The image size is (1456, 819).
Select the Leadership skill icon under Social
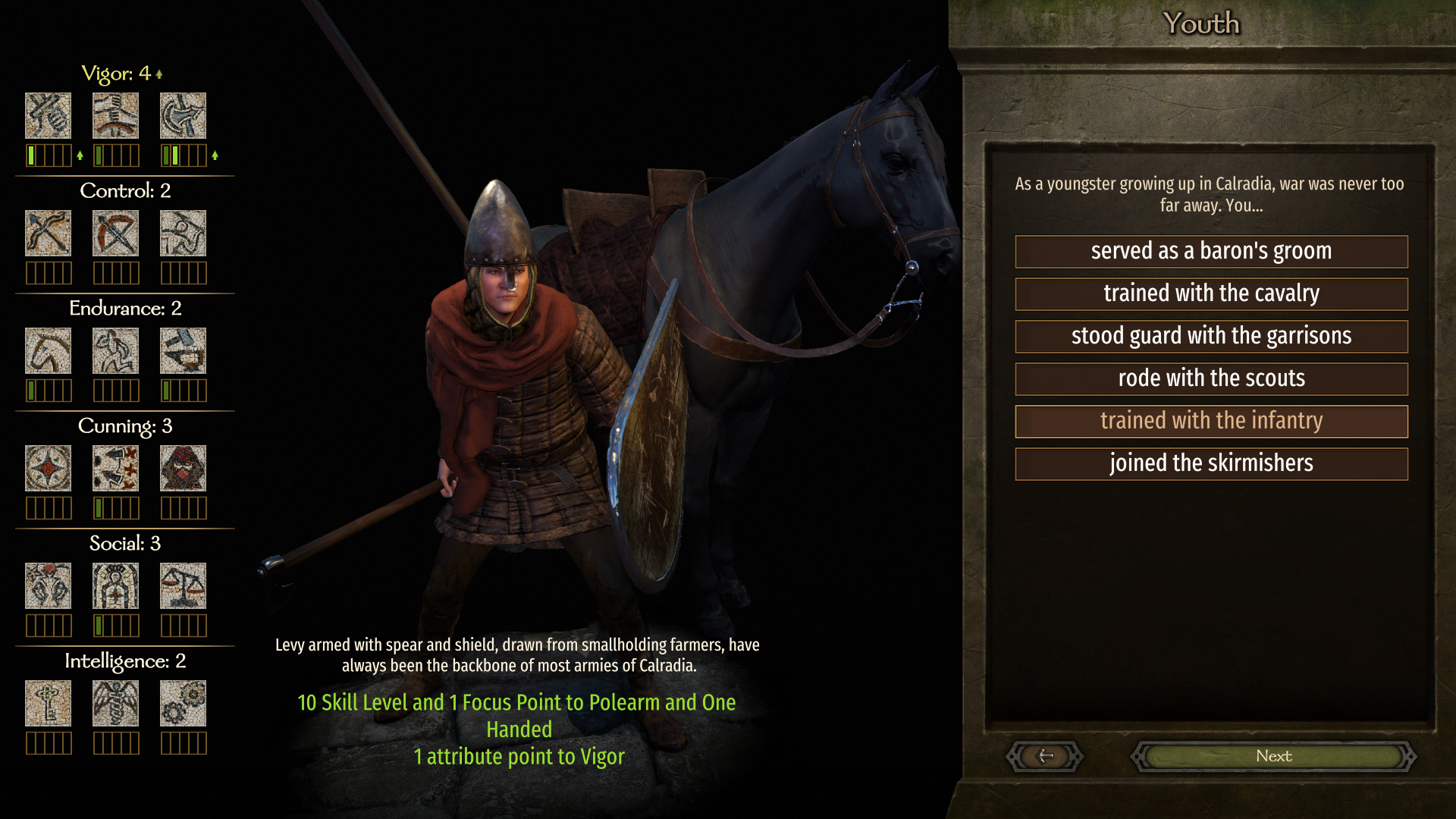[x=115, y=585]
